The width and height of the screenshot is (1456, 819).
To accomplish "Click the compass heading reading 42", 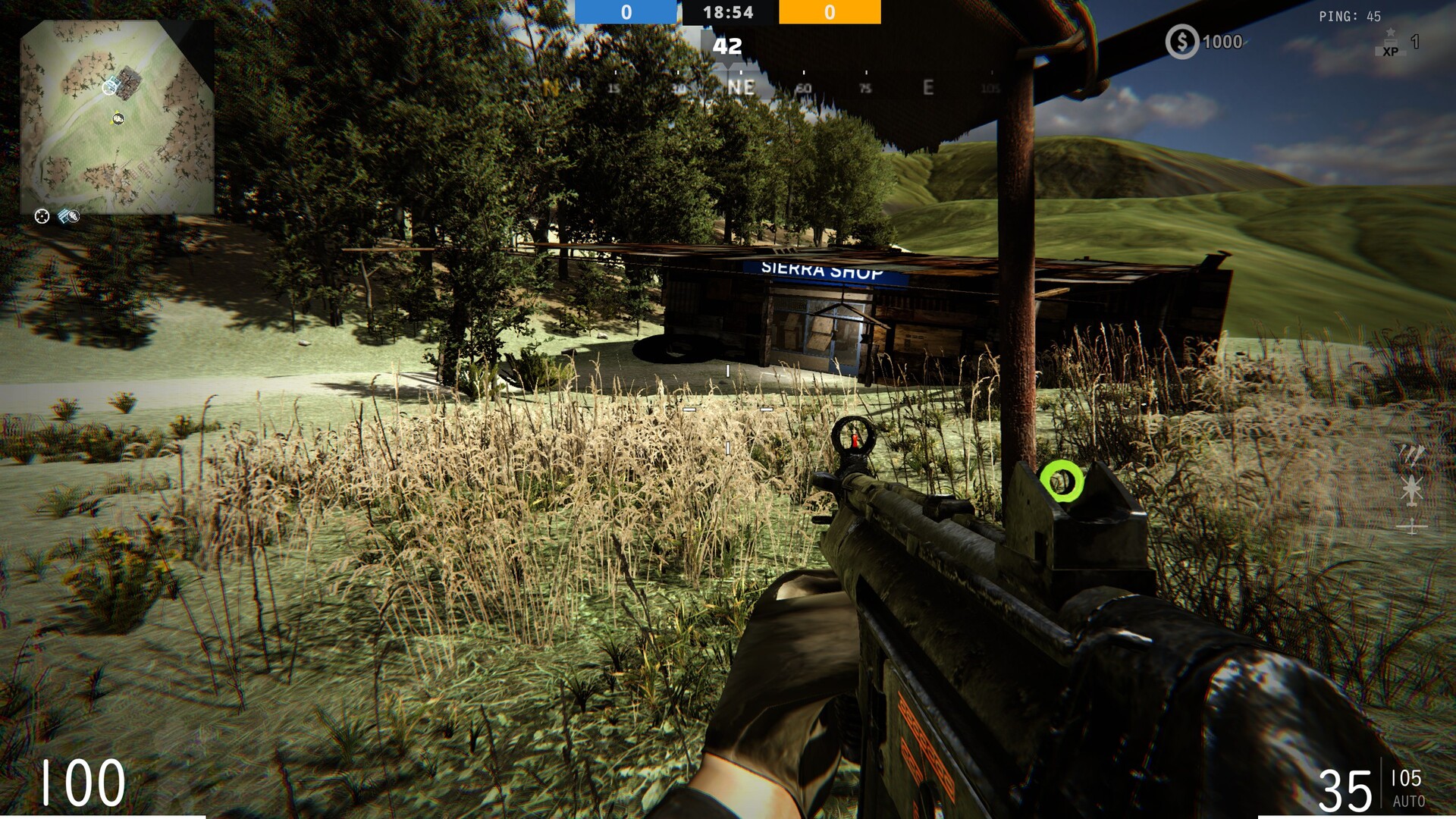I will coord(726,47).
